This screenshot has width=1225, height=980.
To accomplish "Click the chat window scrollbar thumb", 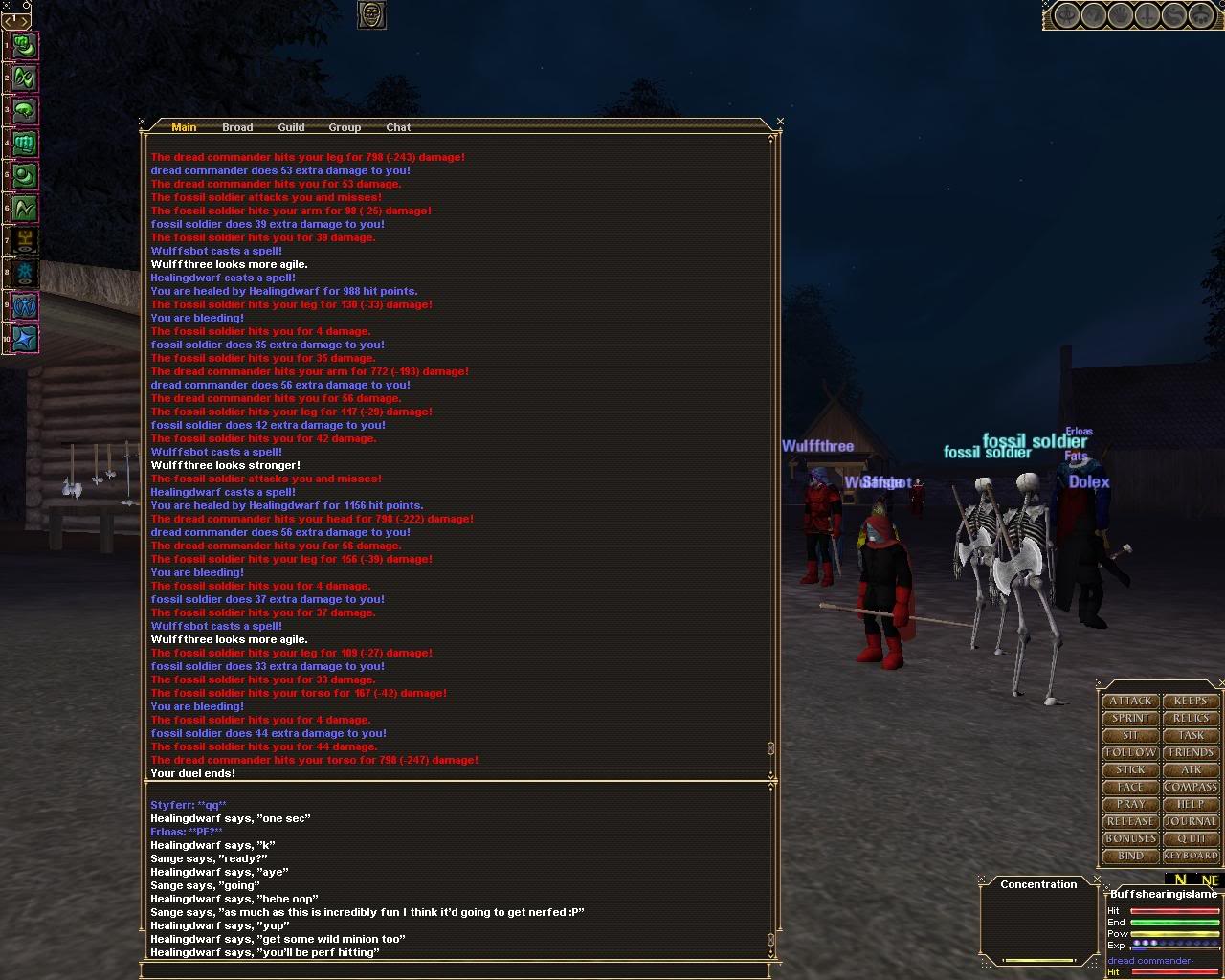I will 771,749.
